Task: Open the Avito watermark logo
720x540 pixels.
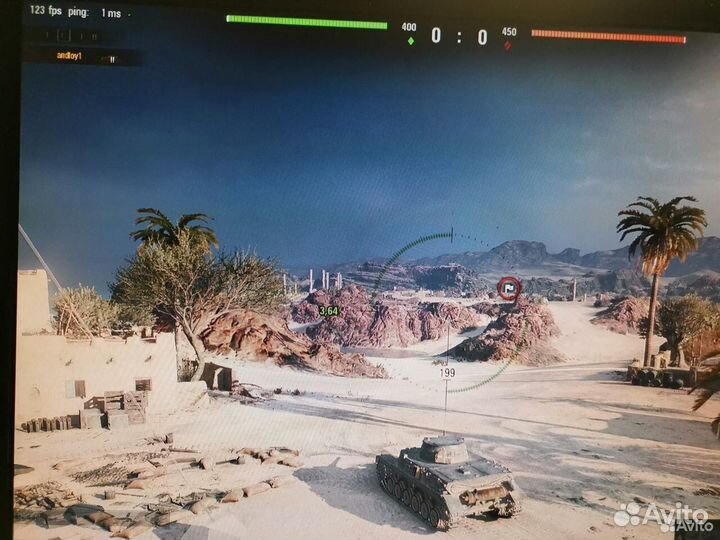Action: click(x=664, y=515)
